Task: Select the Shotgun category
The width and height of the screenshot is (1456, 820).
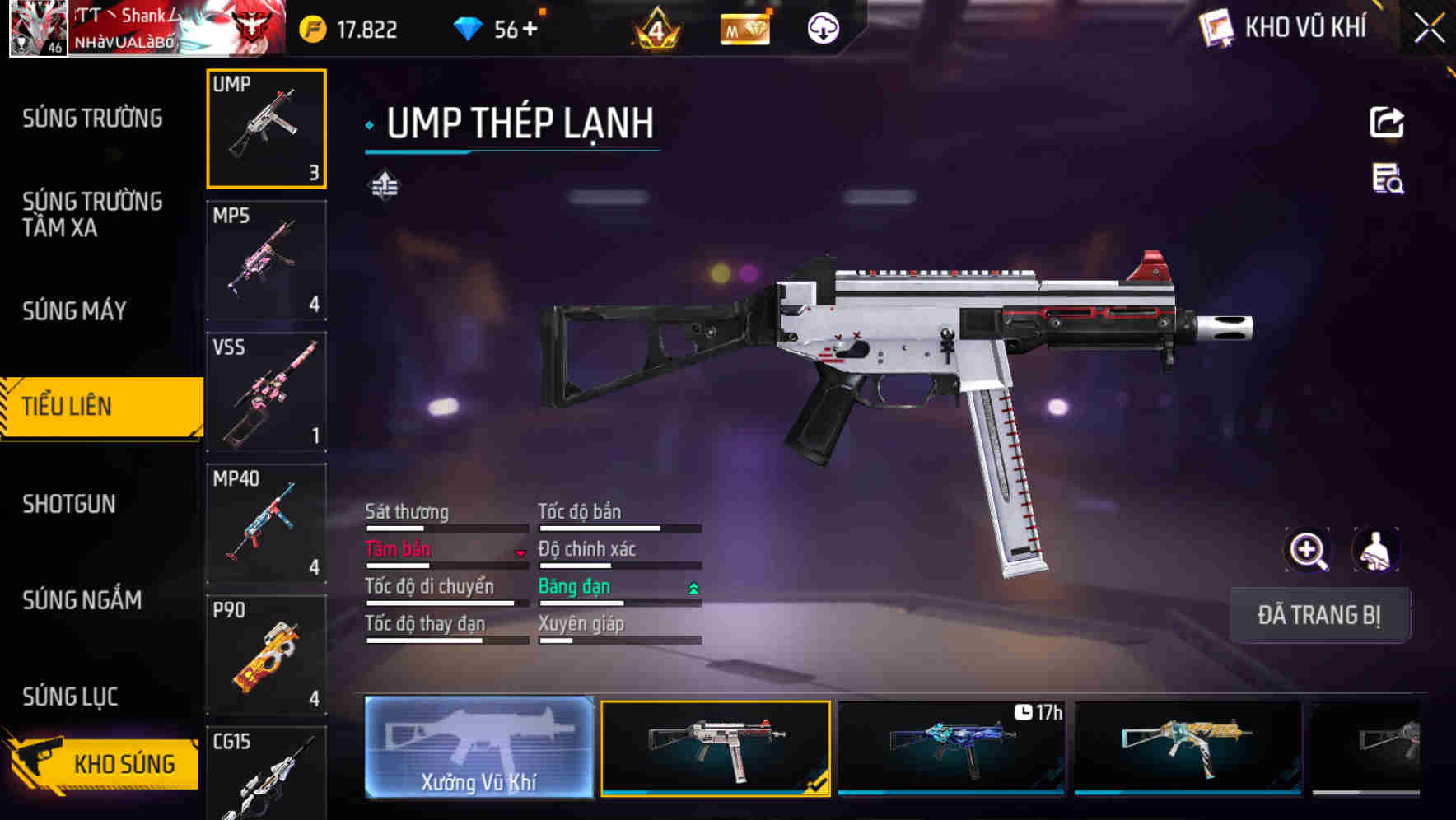Action: pyautogui.click(x=69, y=504)
